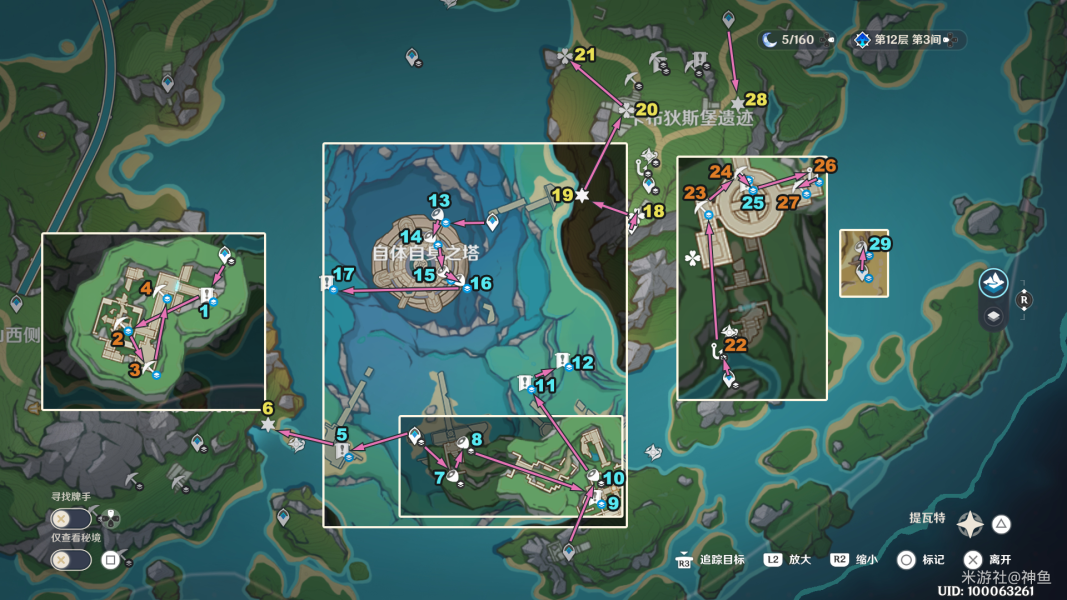
Task: Click the anchor marker labeled 17
Action: [326, 285]
